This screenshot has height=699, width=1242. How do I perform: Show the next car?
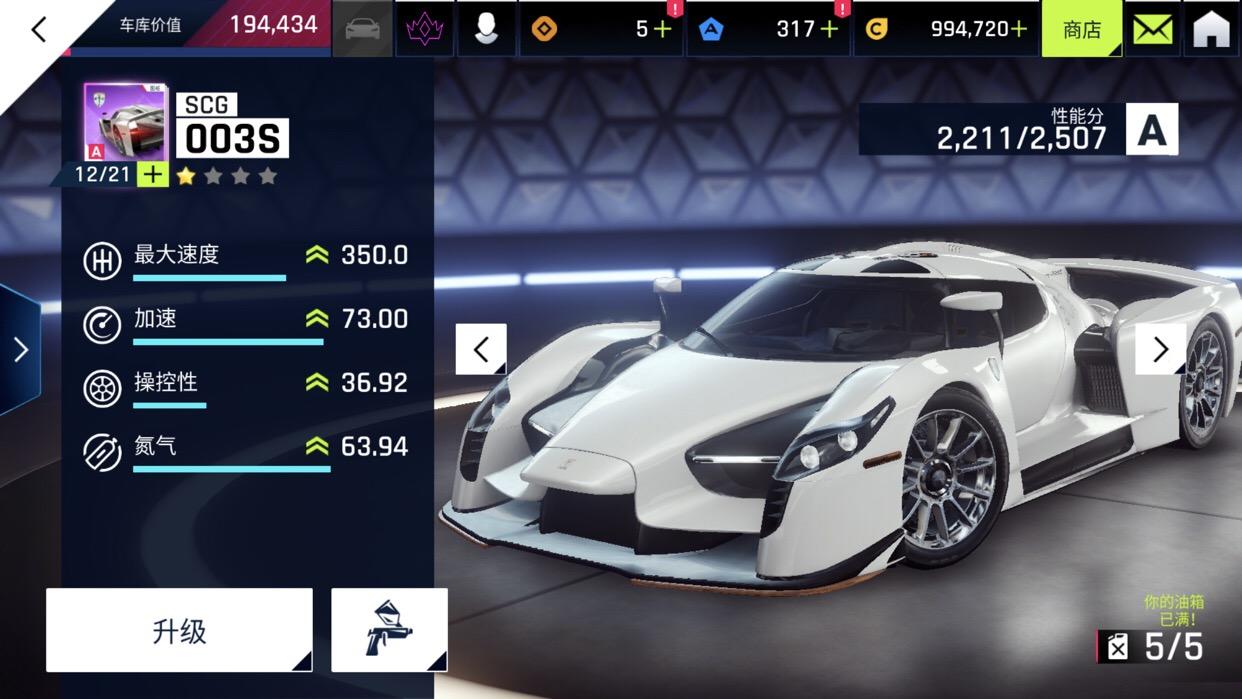pos(1160,349)
